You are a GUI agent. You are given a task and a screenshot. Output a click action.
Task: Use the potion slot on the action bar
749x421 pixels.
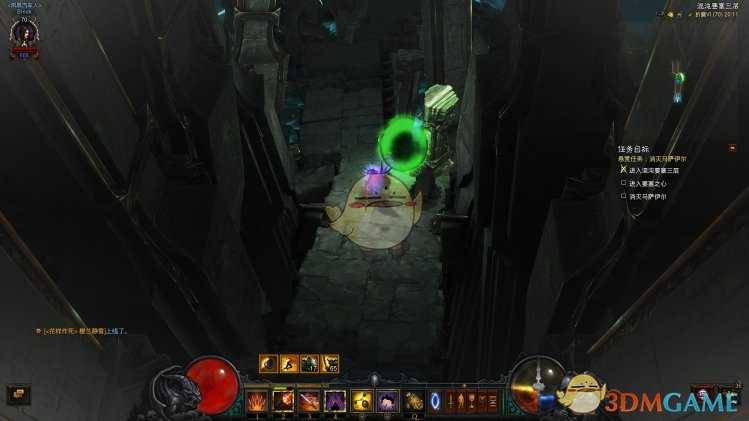414,401
